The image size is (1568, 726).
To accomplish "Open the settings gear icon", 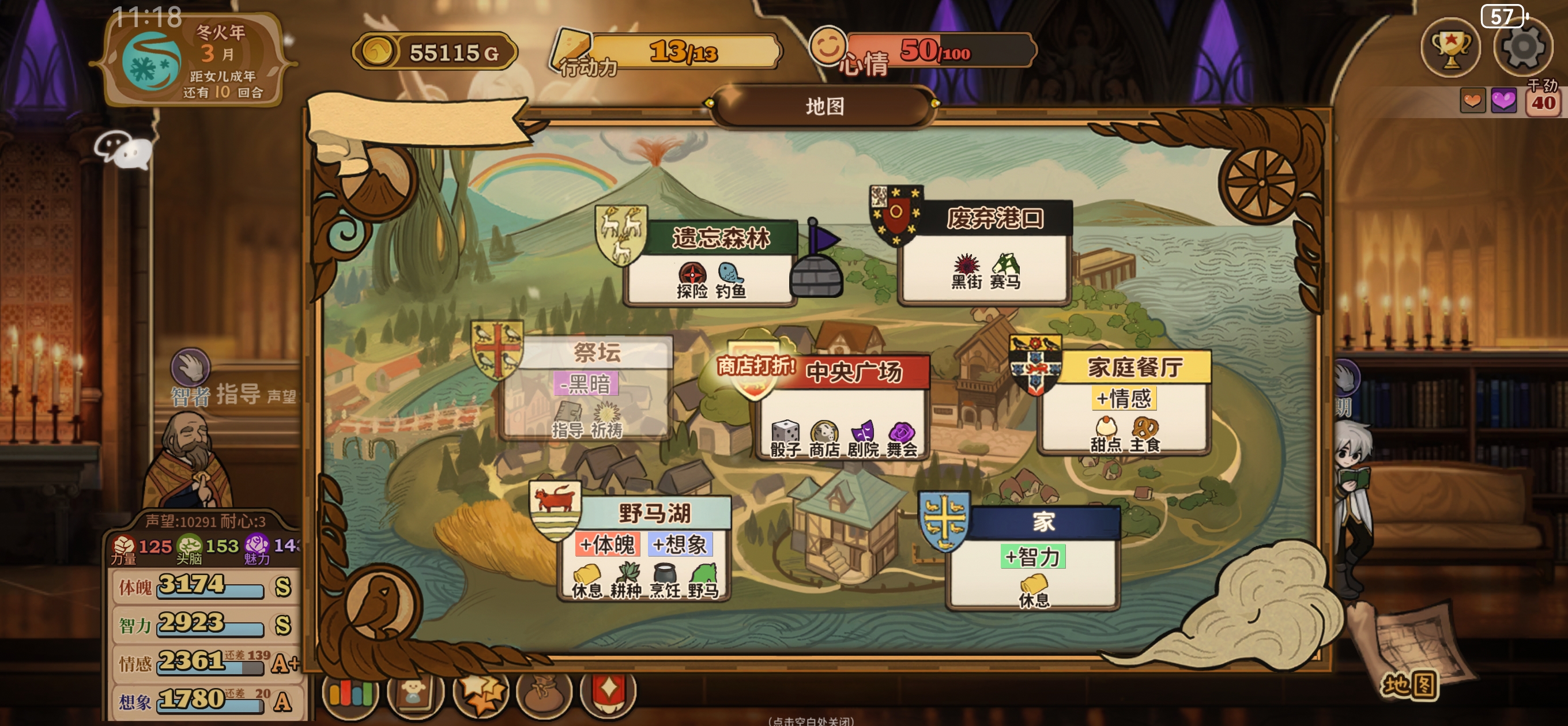I will pos(1522,48).
